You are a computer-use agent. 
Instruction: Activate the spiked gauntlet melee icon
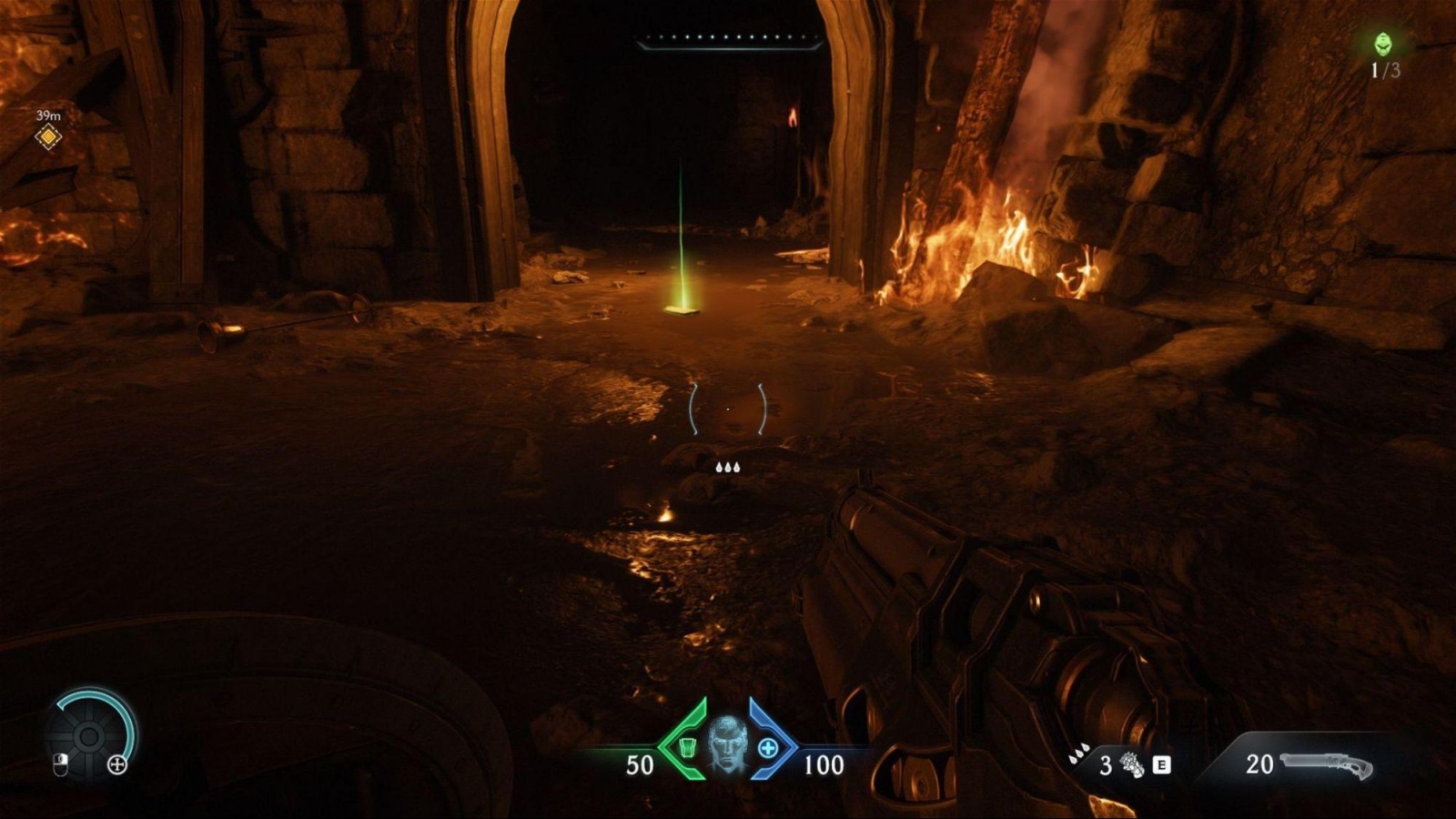(x=1132, y=765)
